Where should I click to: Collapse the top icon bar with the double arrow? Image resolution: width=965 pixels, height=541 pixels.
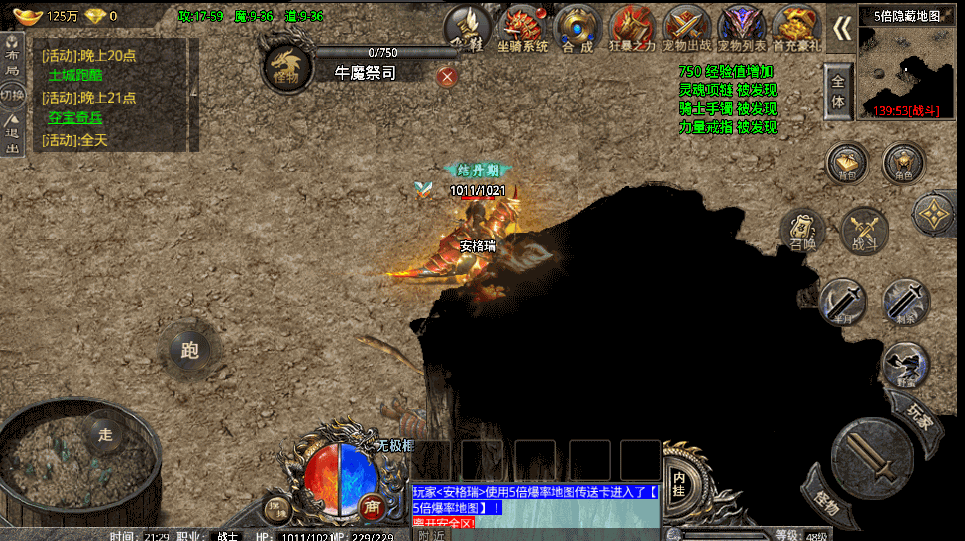[x=843, y=28]
